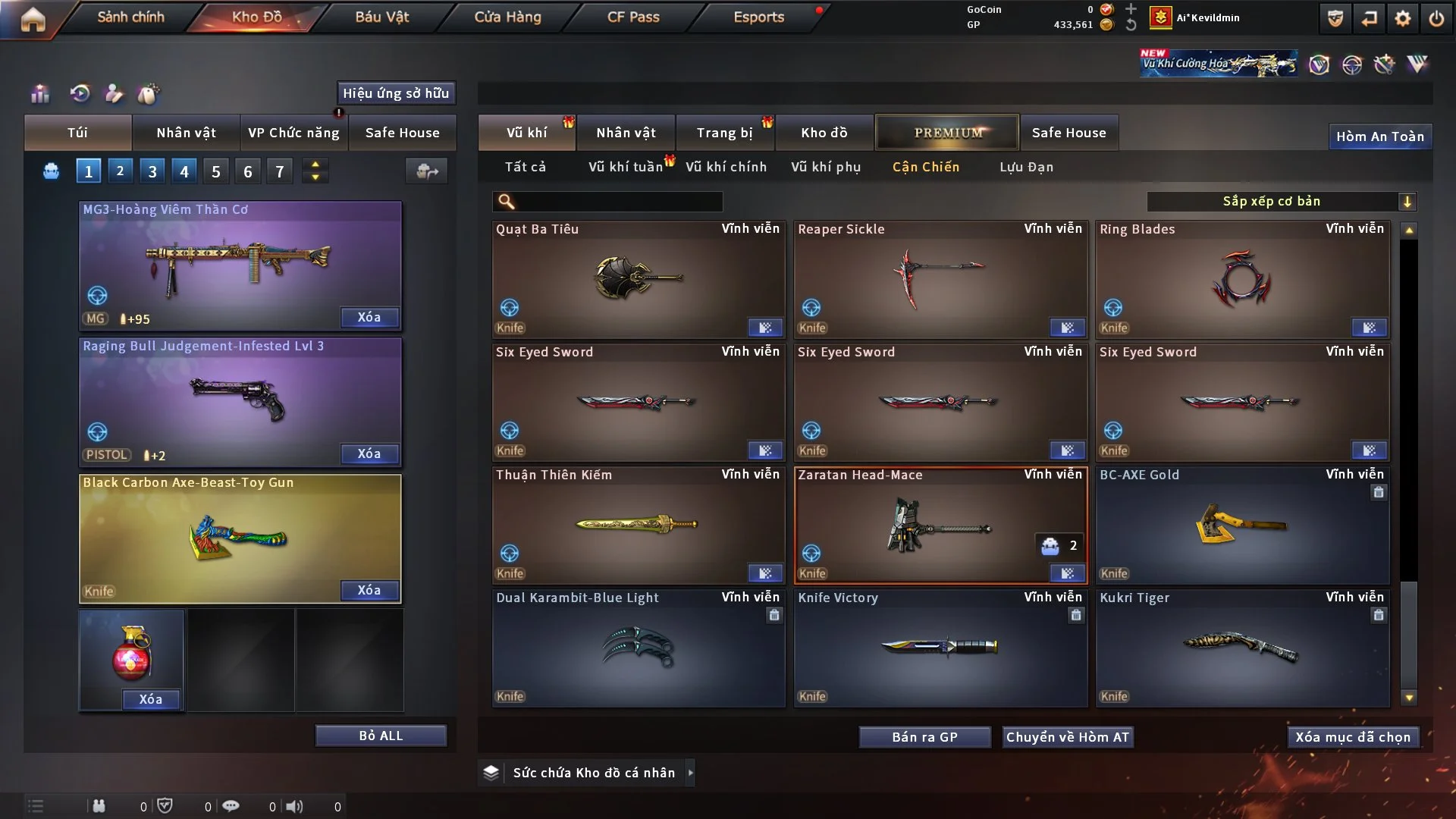Viewport: 1456px width, 819px height.
Task: Select the Zaratan Head-Mace item
Action: coord(940,526)
